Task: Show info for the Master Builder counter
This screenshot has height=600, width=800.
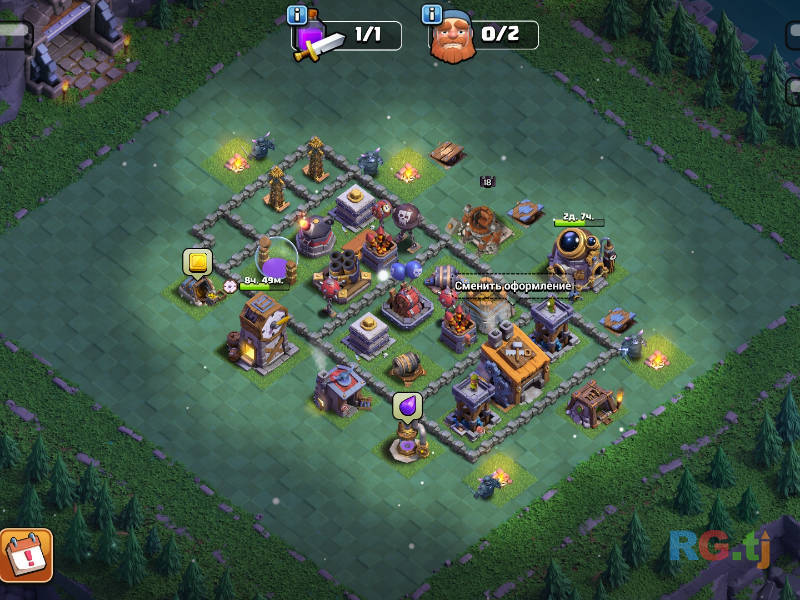Action: [x=432, y=15]
